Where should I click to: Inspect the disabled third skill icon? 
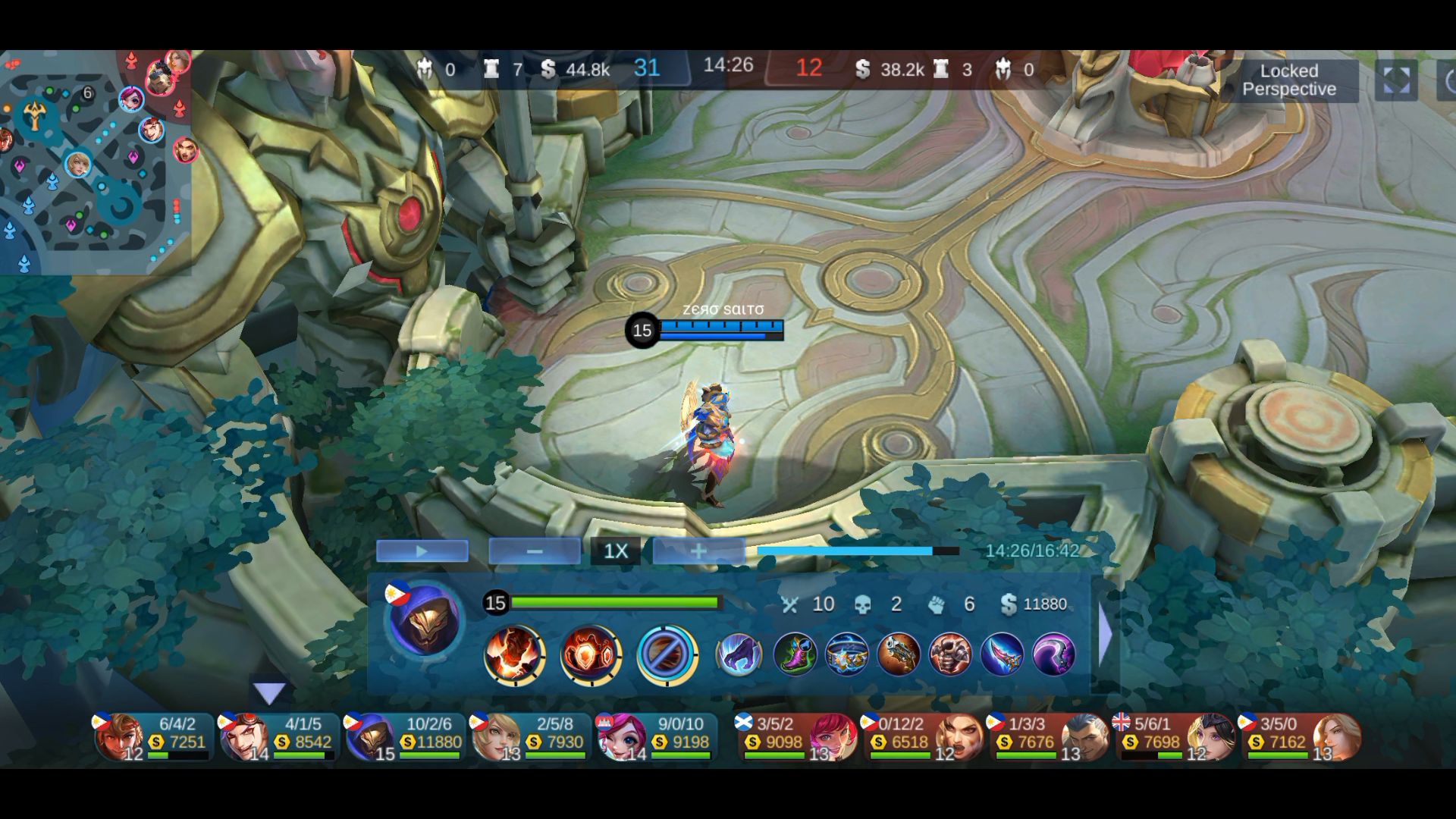coord(667,654)
